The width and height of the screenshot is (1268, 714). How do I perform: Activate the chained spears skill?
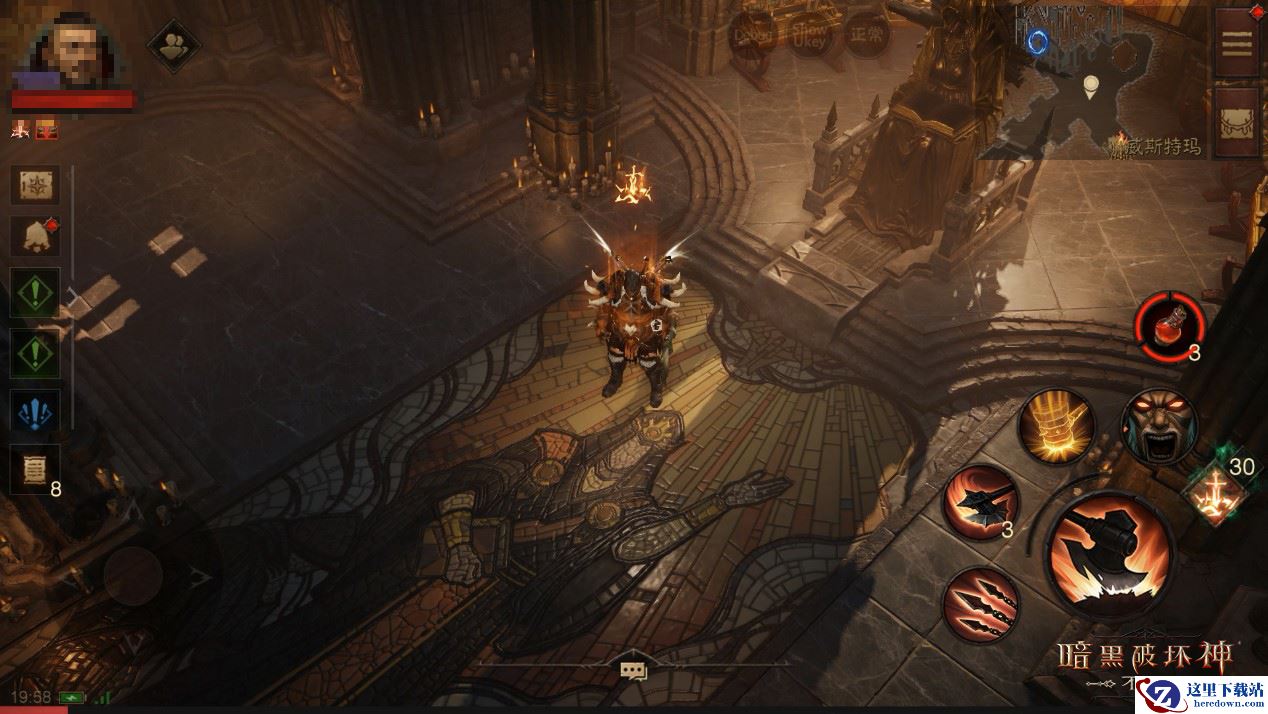(x=980, y=605)
